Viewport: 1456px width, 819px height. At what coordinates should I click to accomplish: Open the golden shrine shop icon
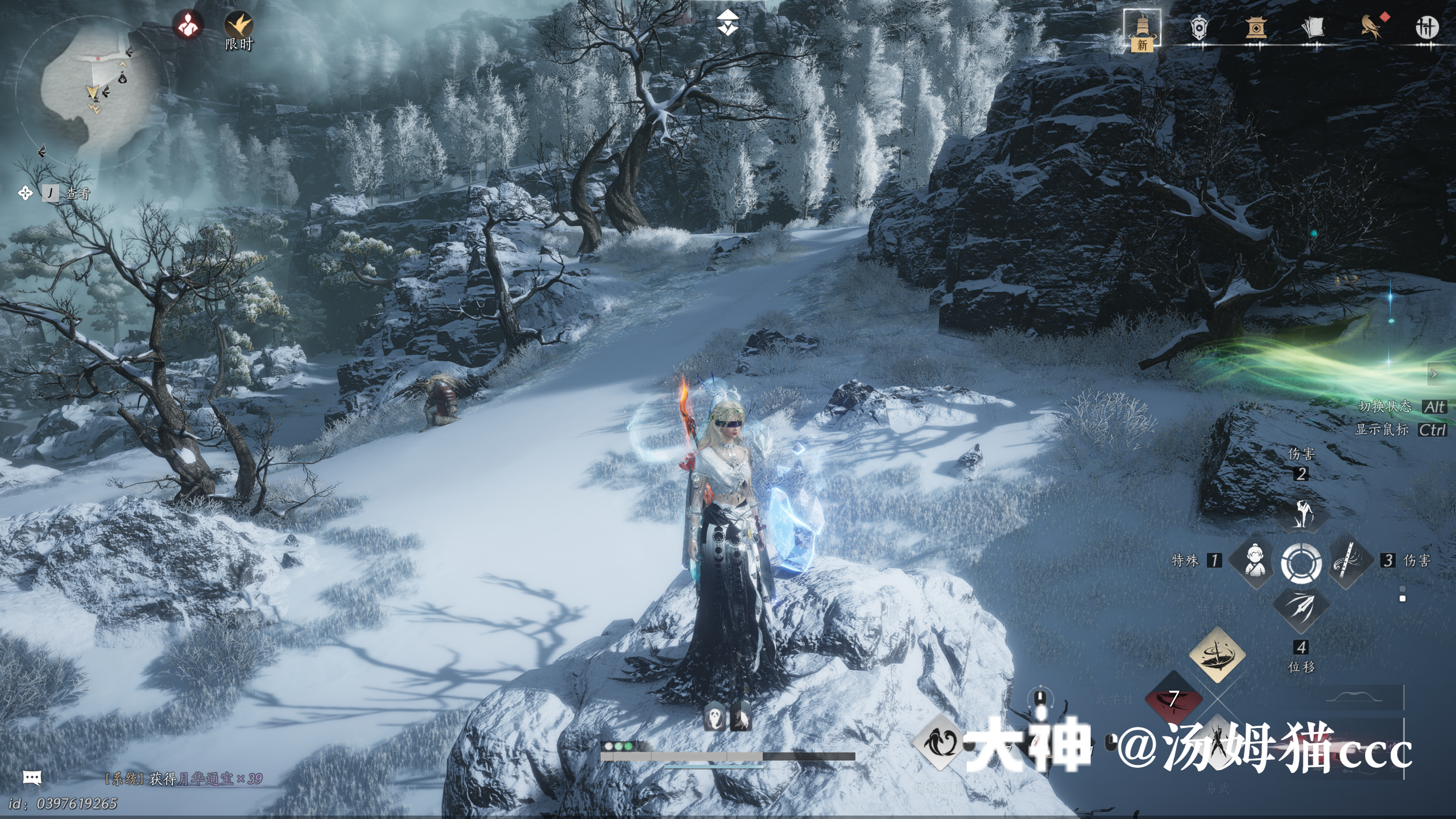pyautogui.click(x=1255, y=27)
